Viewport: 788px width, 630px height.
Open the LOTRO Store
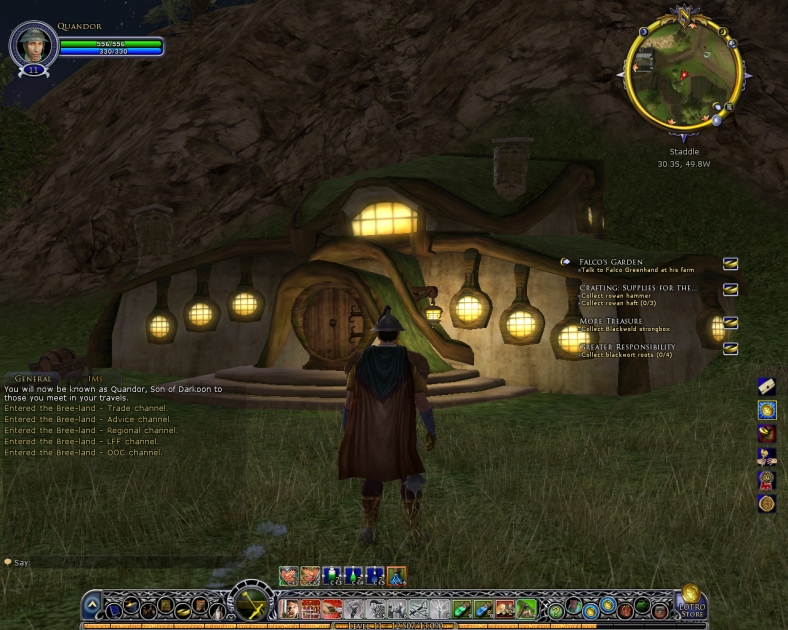[x=691, y=602]
